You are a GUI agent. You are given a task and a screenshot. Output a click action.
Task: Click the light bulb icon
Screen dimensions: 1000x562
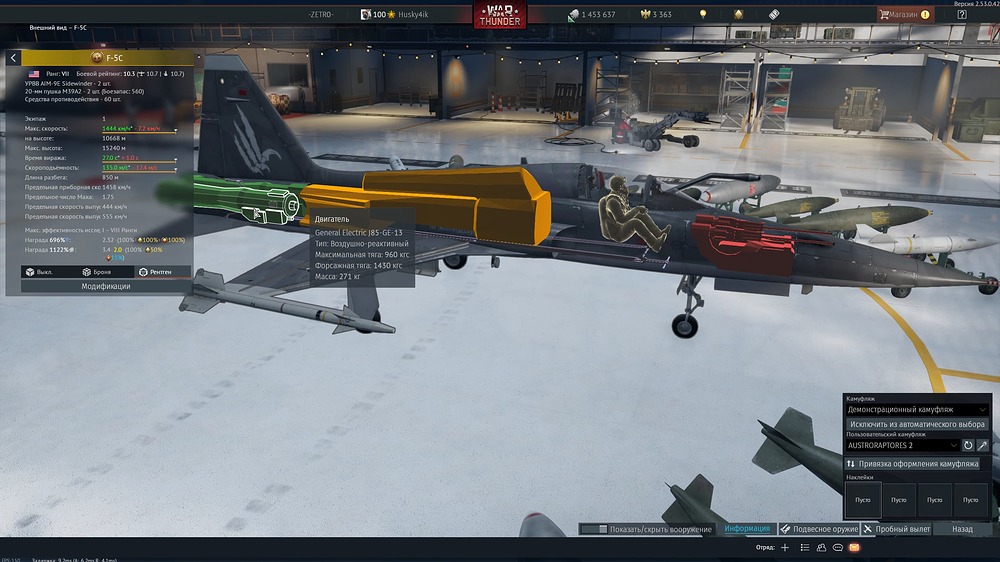coord(703,15)
